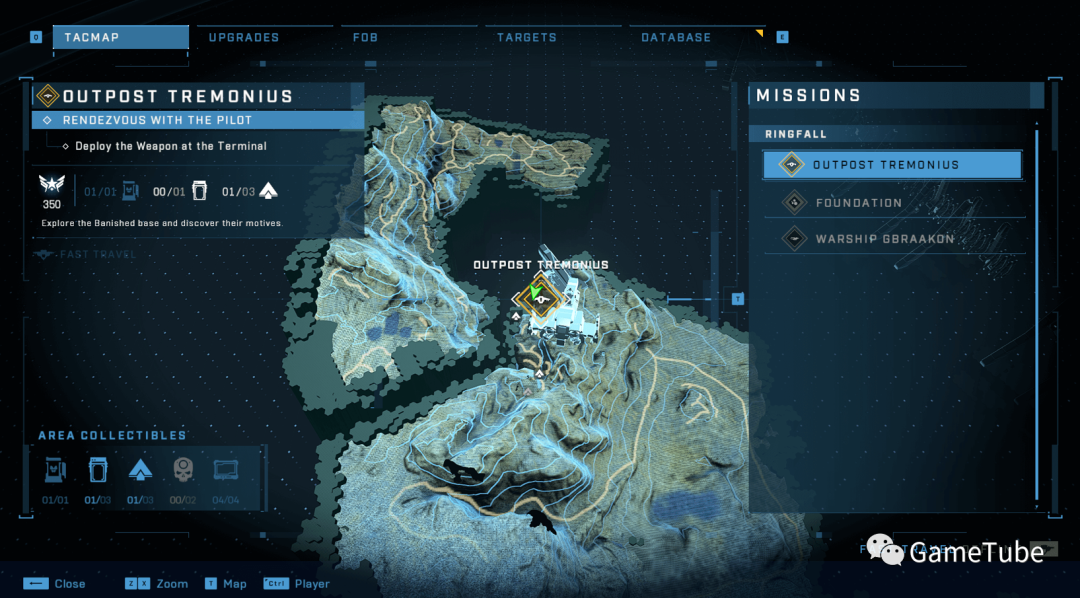Select Rendezvous with the Pilot objective

(x=198, y=120)
